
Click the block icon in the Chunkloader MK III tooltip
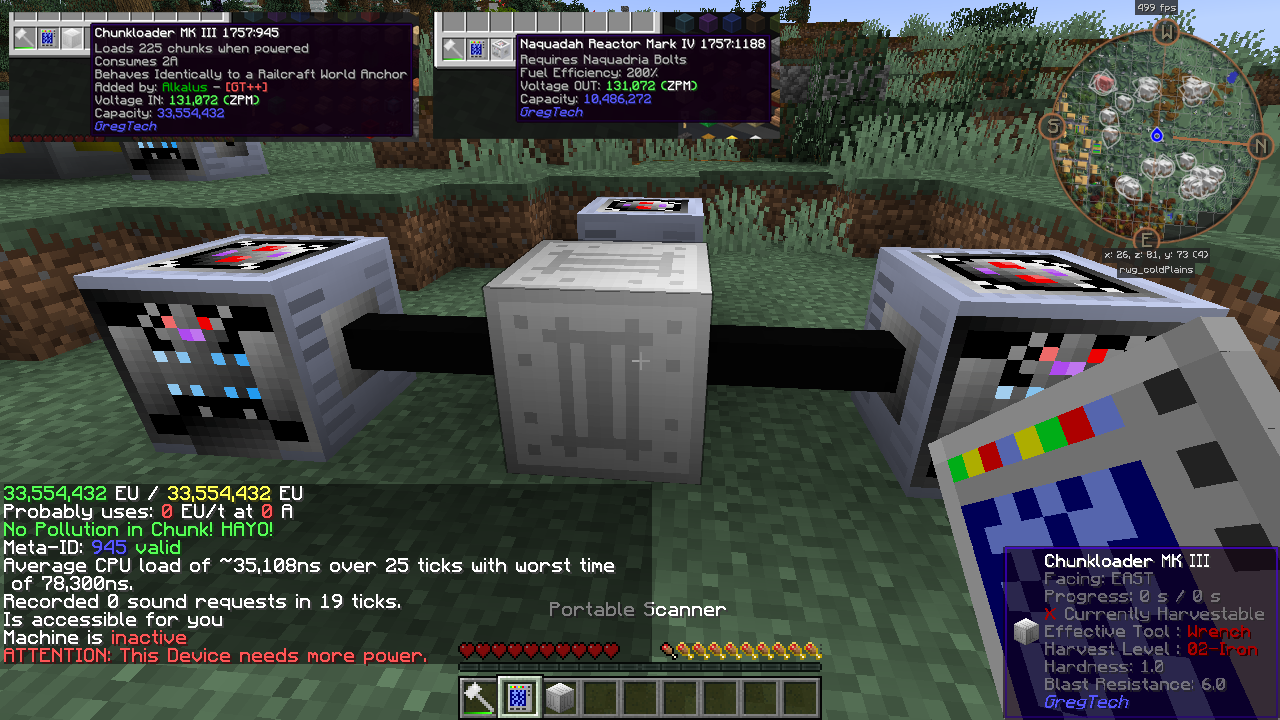pyautogui.click(x=1025, y=630)
